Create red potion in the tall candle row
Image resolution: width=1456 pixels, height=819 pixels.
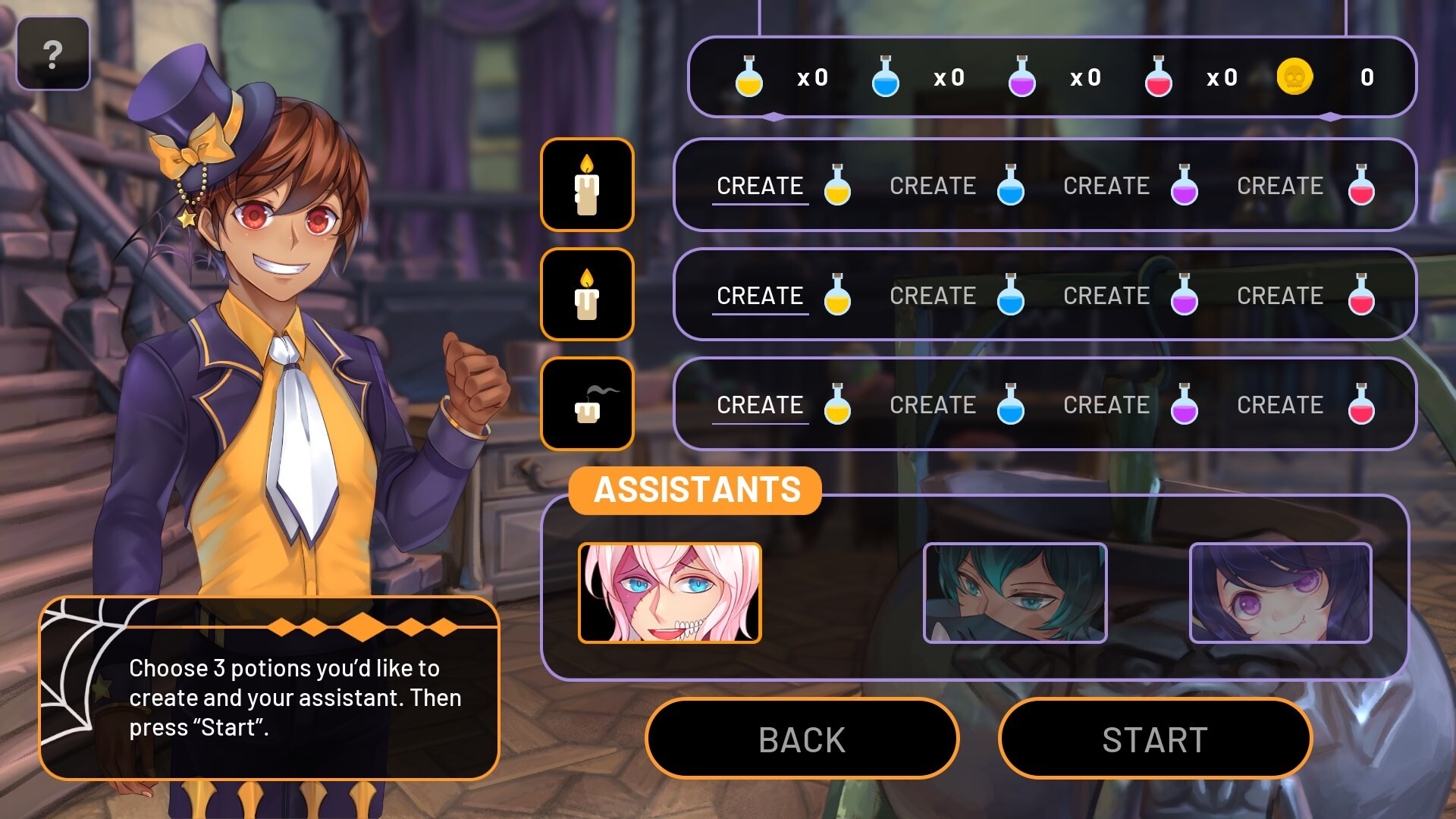[x=1304, y=186]
